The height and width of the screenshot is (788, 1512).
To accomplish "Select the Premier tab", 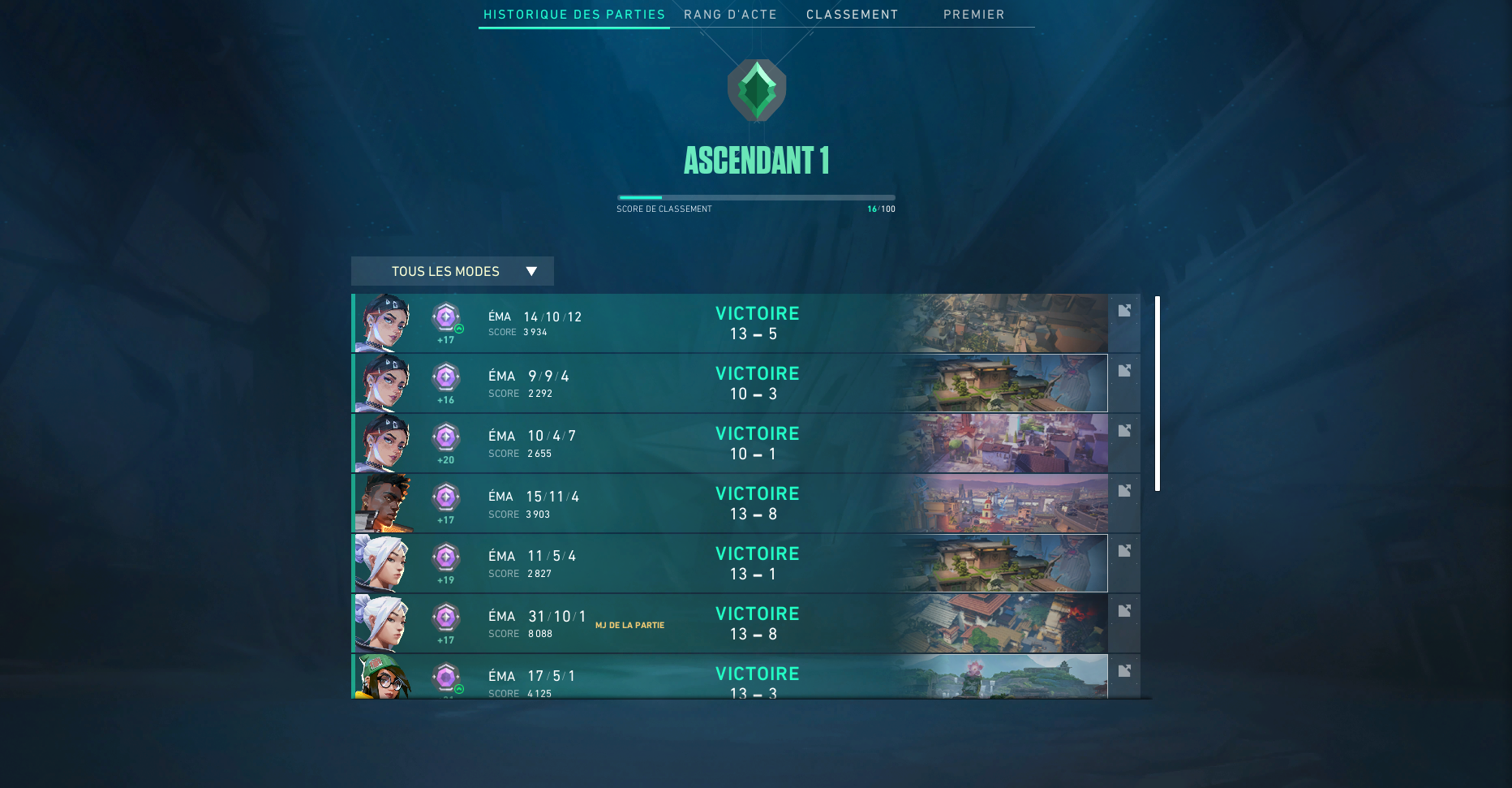I will 973,15.
